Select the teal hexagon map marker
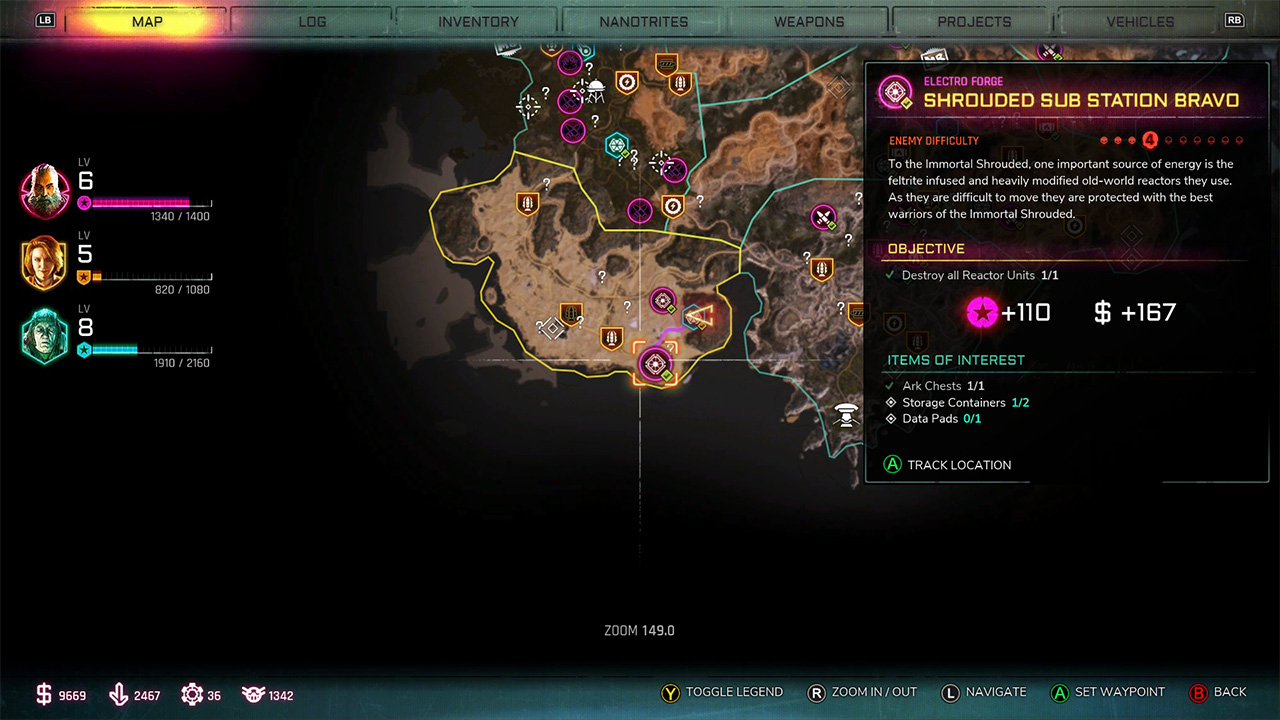Viewport: 1280px width, 720px height. coord(617,145)
